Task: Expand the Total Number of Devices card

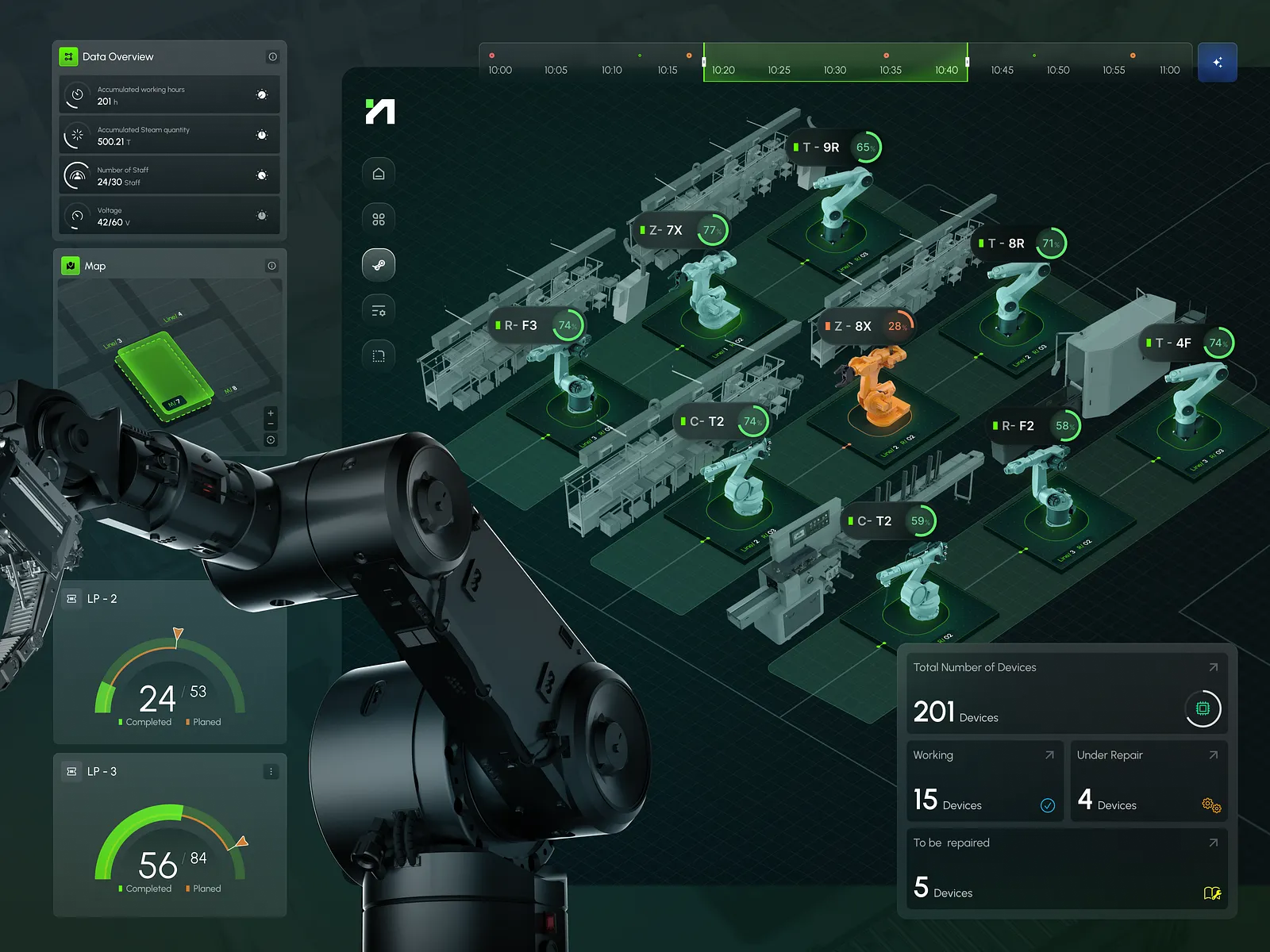Action: pyautogui.click(x=1213, y=668)
